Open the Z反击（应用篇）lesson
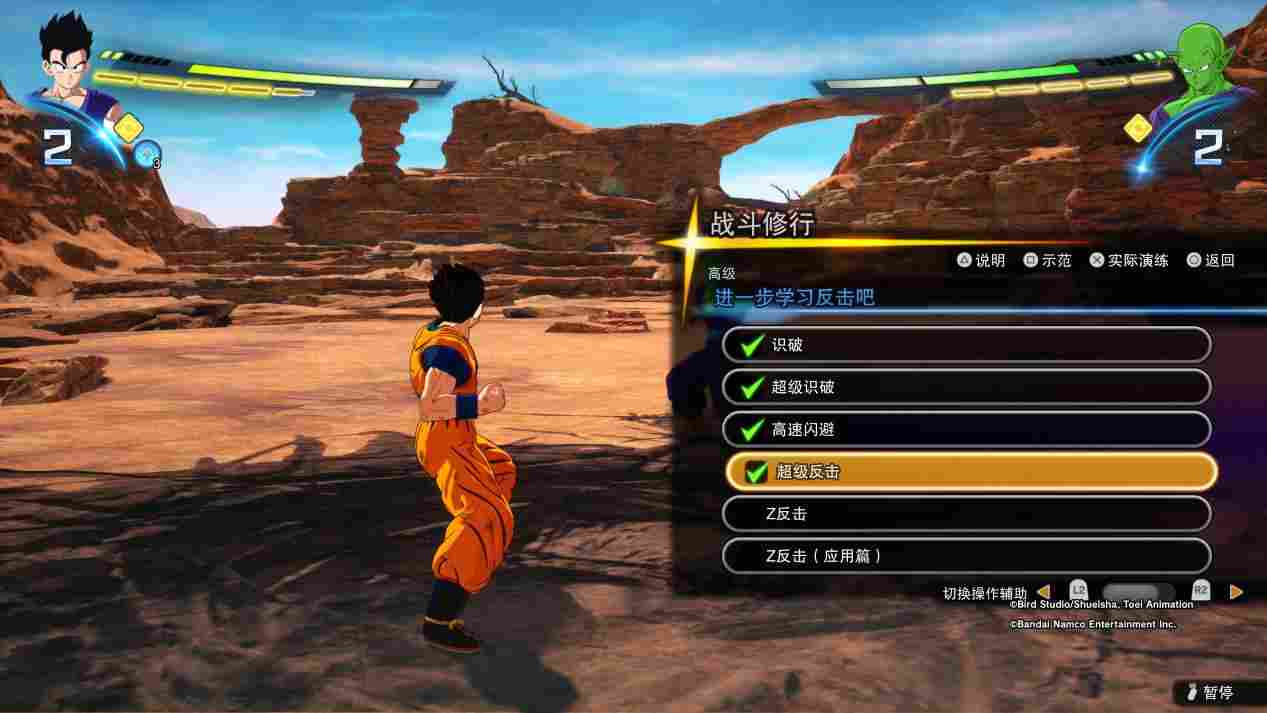Screen dimensions: 1267x713 [966, 556]
